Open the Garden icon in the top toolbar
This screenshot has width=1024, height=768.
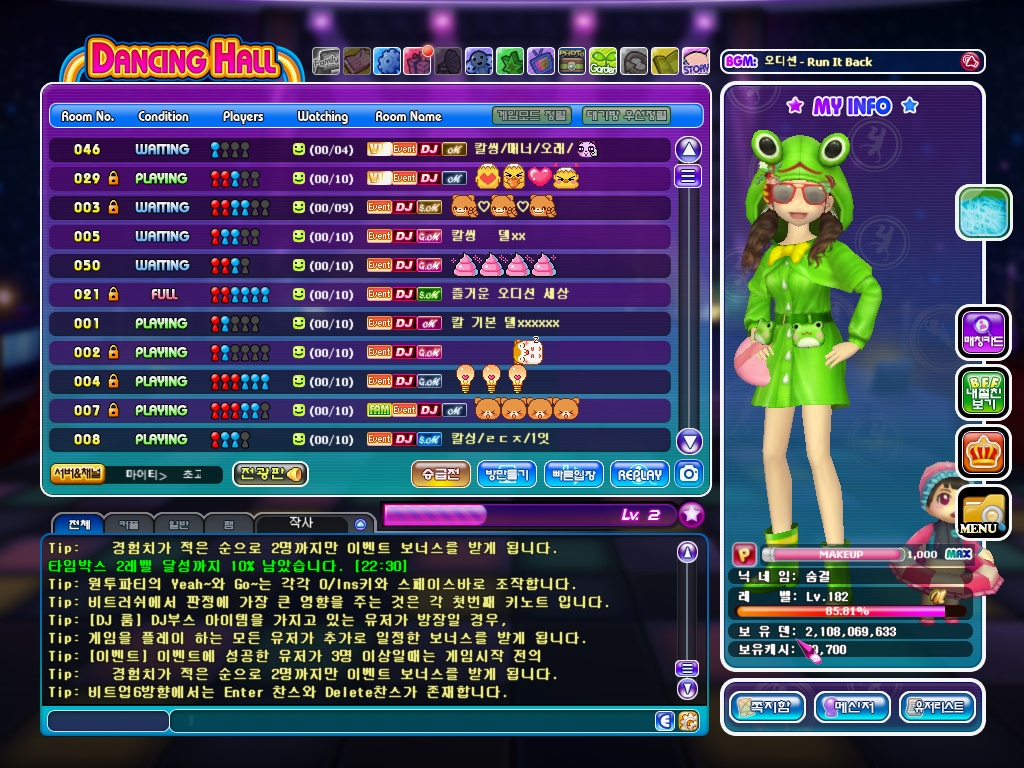click(603, 62)
